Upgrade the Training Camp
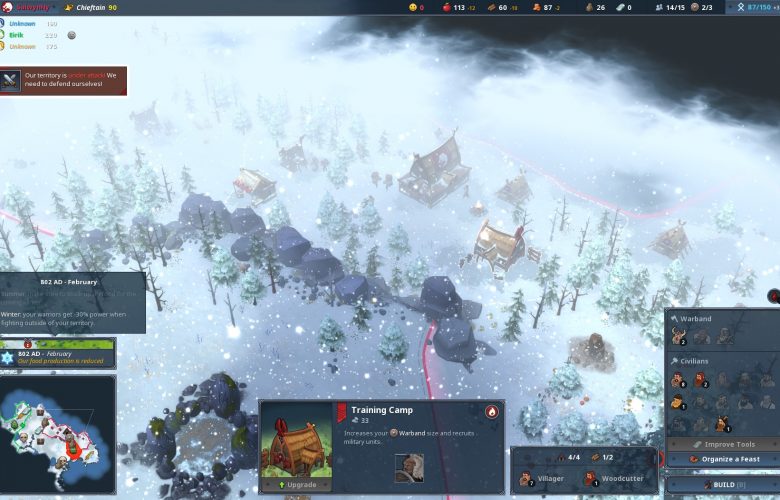Image resolution: width=780 pixels, height=500 pixels. [x=296, y=484]
